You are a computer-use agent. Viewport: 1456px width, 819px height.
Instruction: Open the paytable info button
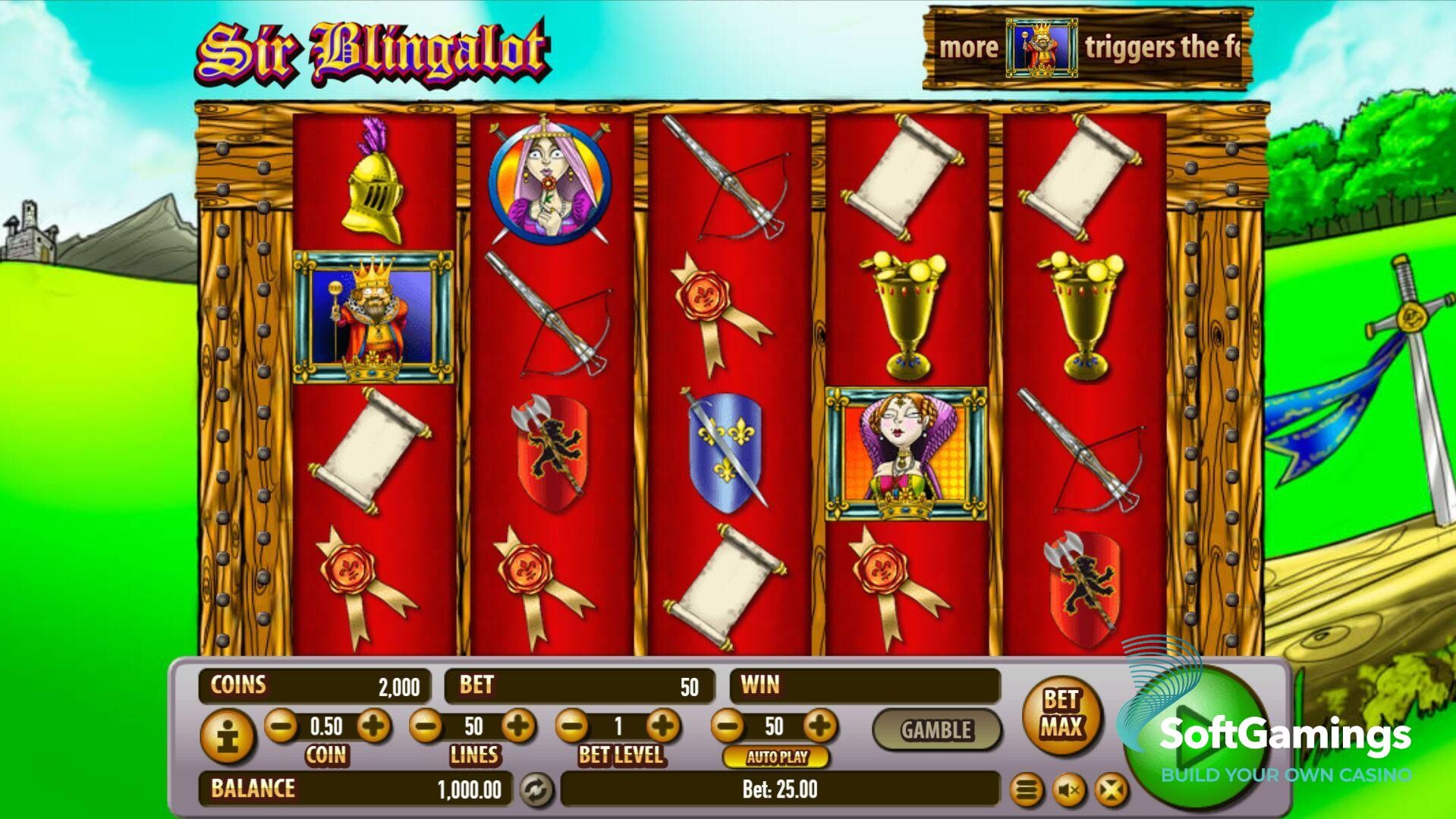[x=227, y=735]
